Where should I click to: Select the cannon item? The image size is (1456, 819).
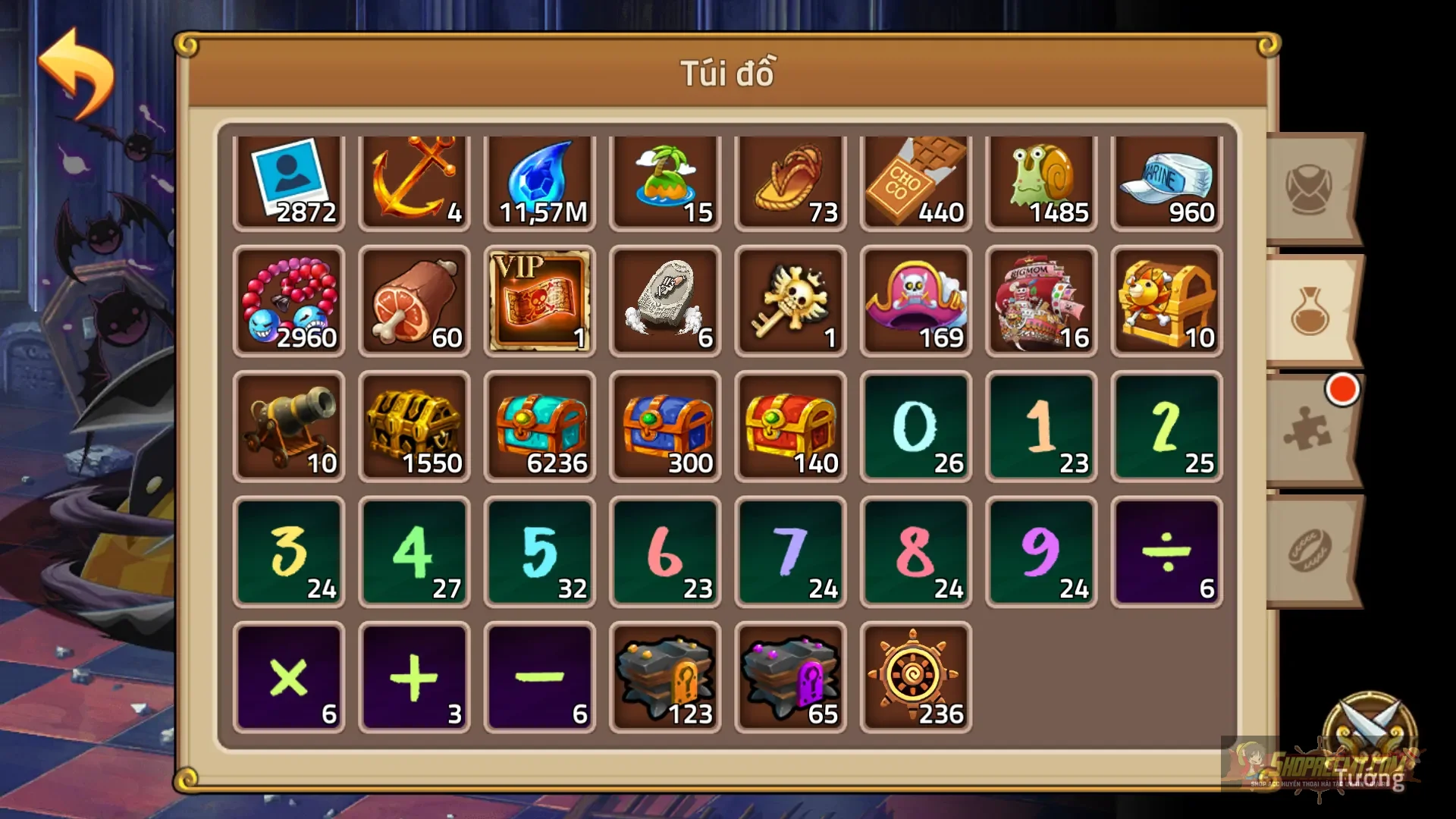tap(289, 426)
